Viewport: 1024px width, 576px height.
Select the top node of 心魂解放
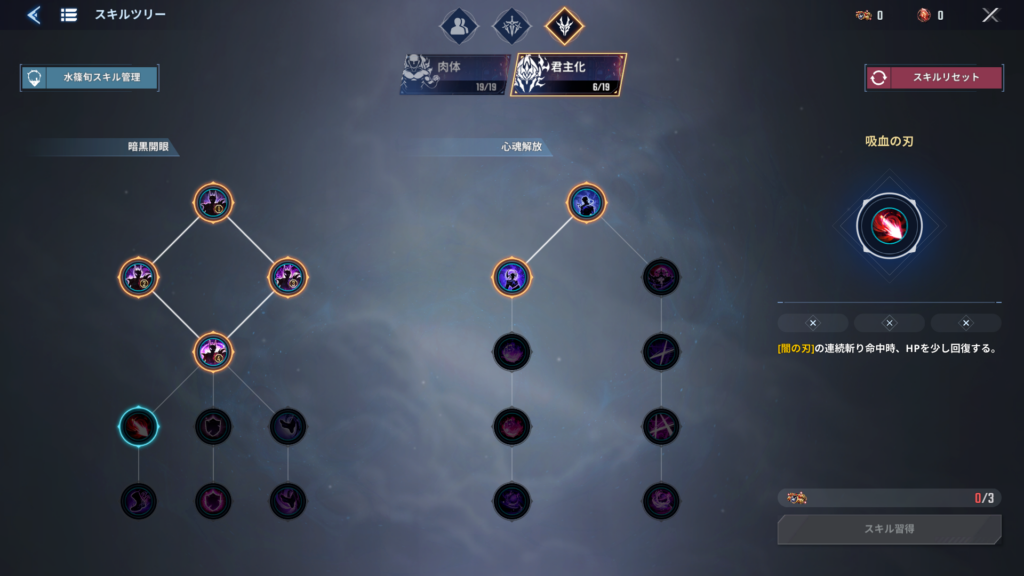click(587, 202)
